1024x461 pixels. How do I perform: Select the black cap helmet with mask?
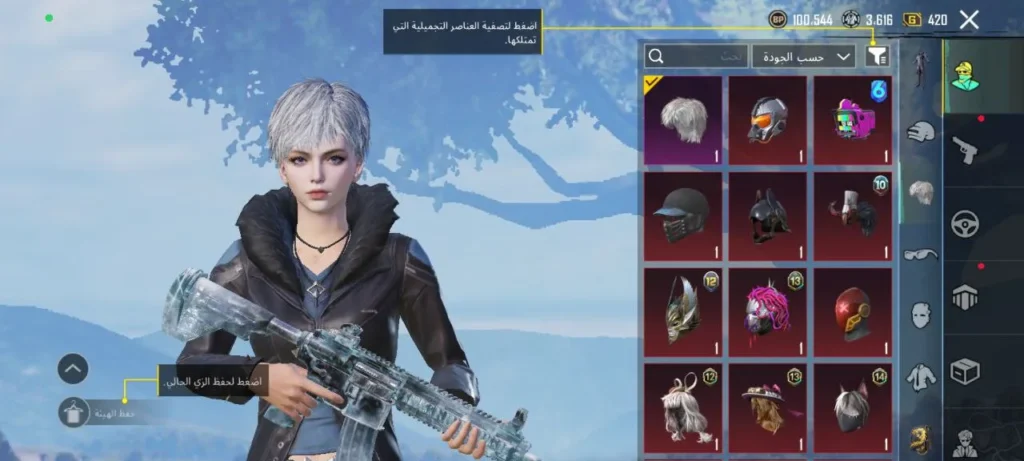click(683, 216)
